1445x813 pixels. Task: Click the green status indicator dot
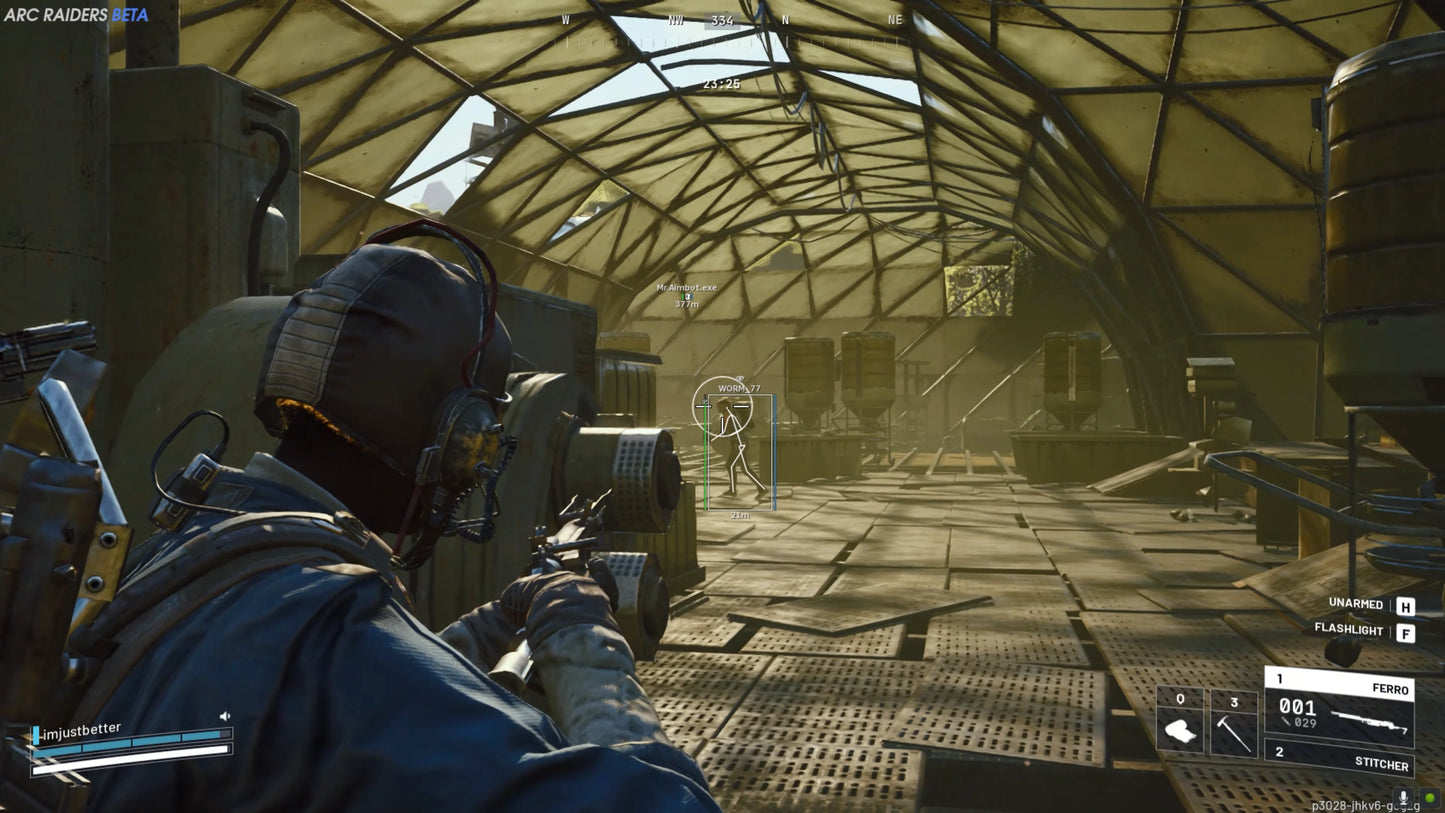click(1429, 798)
